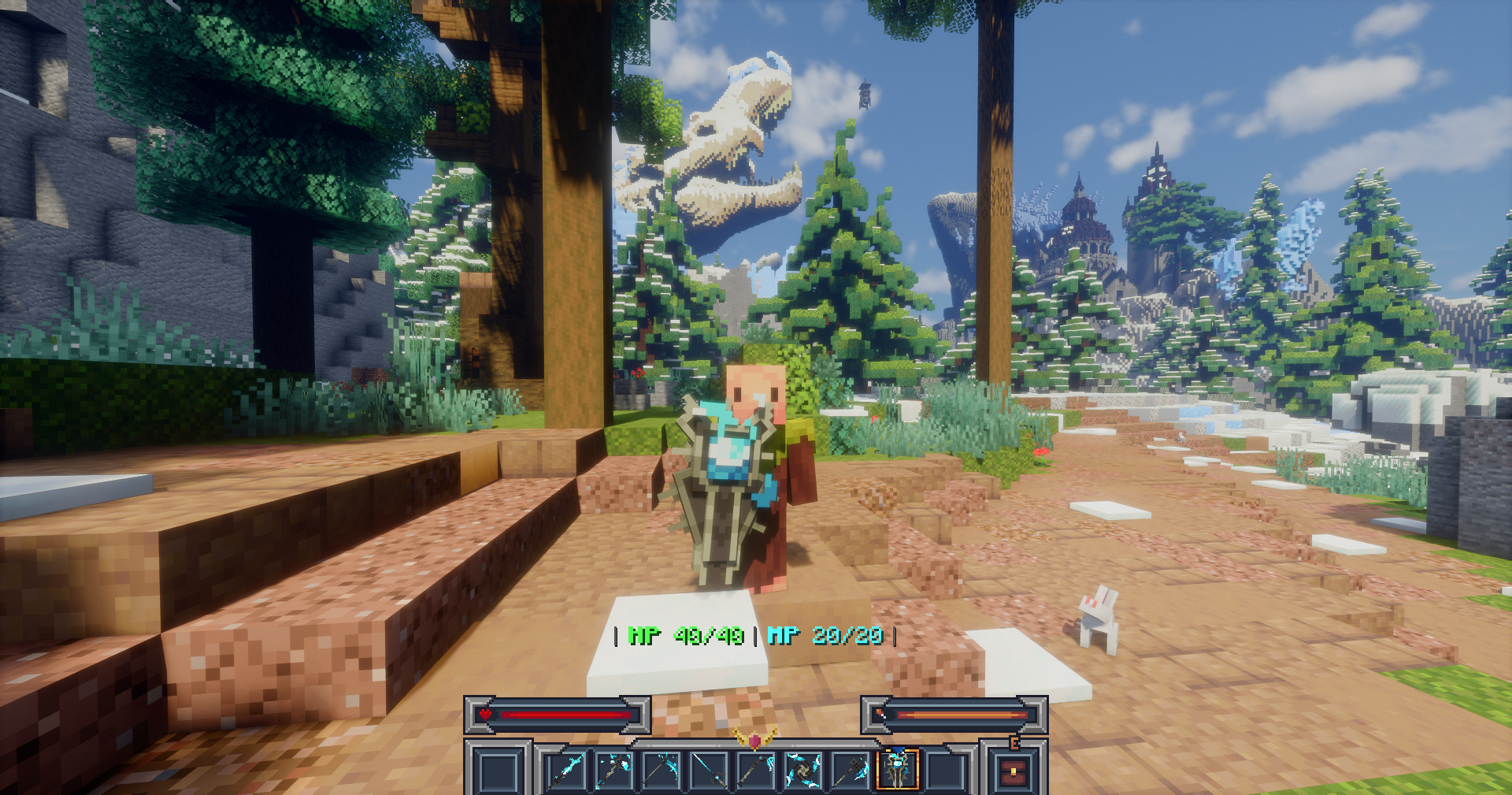The image size is (1512, 795).
Task: Select the long-handled battle axe slot
Action: (x=850, y=770)
